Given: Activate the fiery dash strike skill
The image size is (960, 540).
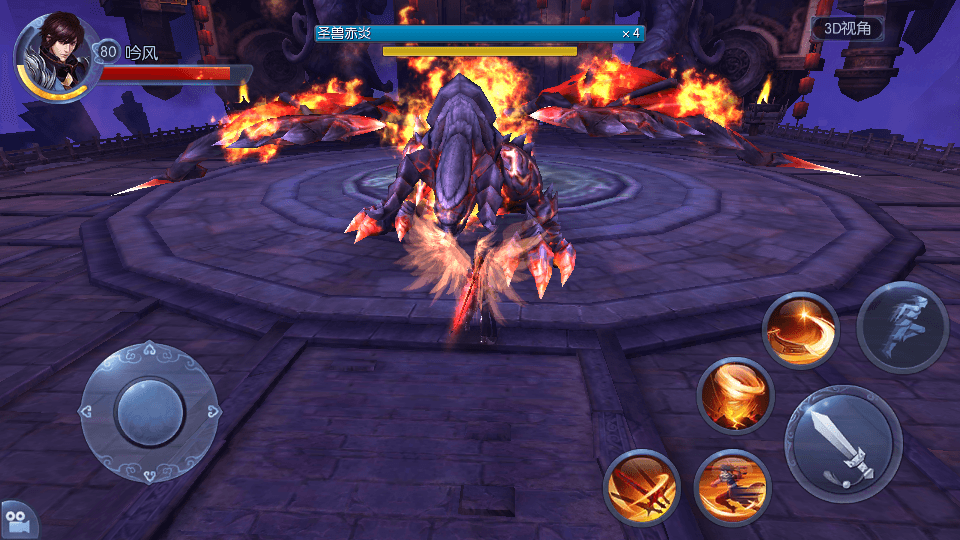Looking at the screenshot, I should pyautogui.click(x=733, y=487).
